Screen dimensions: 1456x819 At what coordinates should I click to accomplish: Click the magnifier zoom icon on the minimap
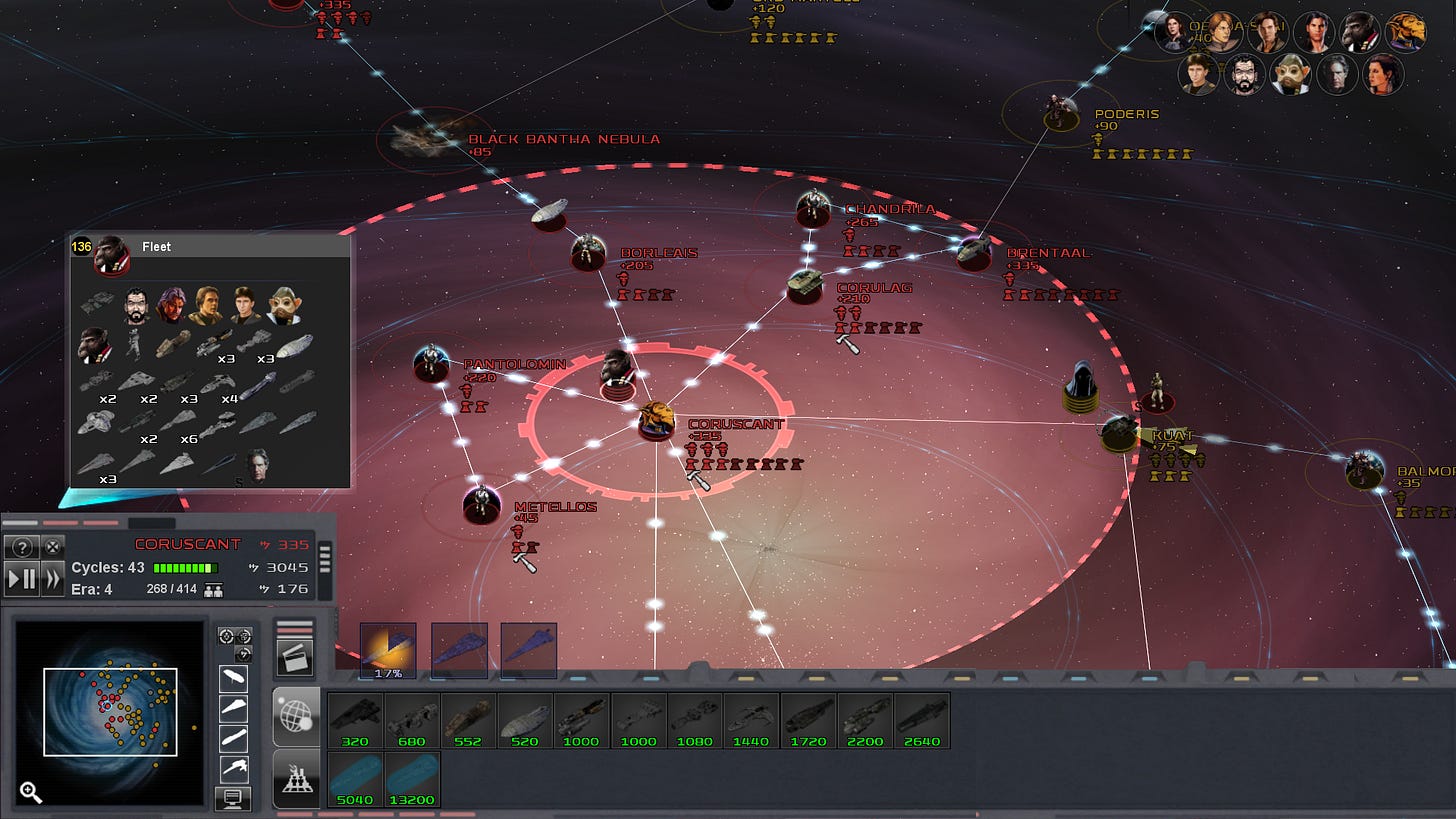click(x=31, y=792)
